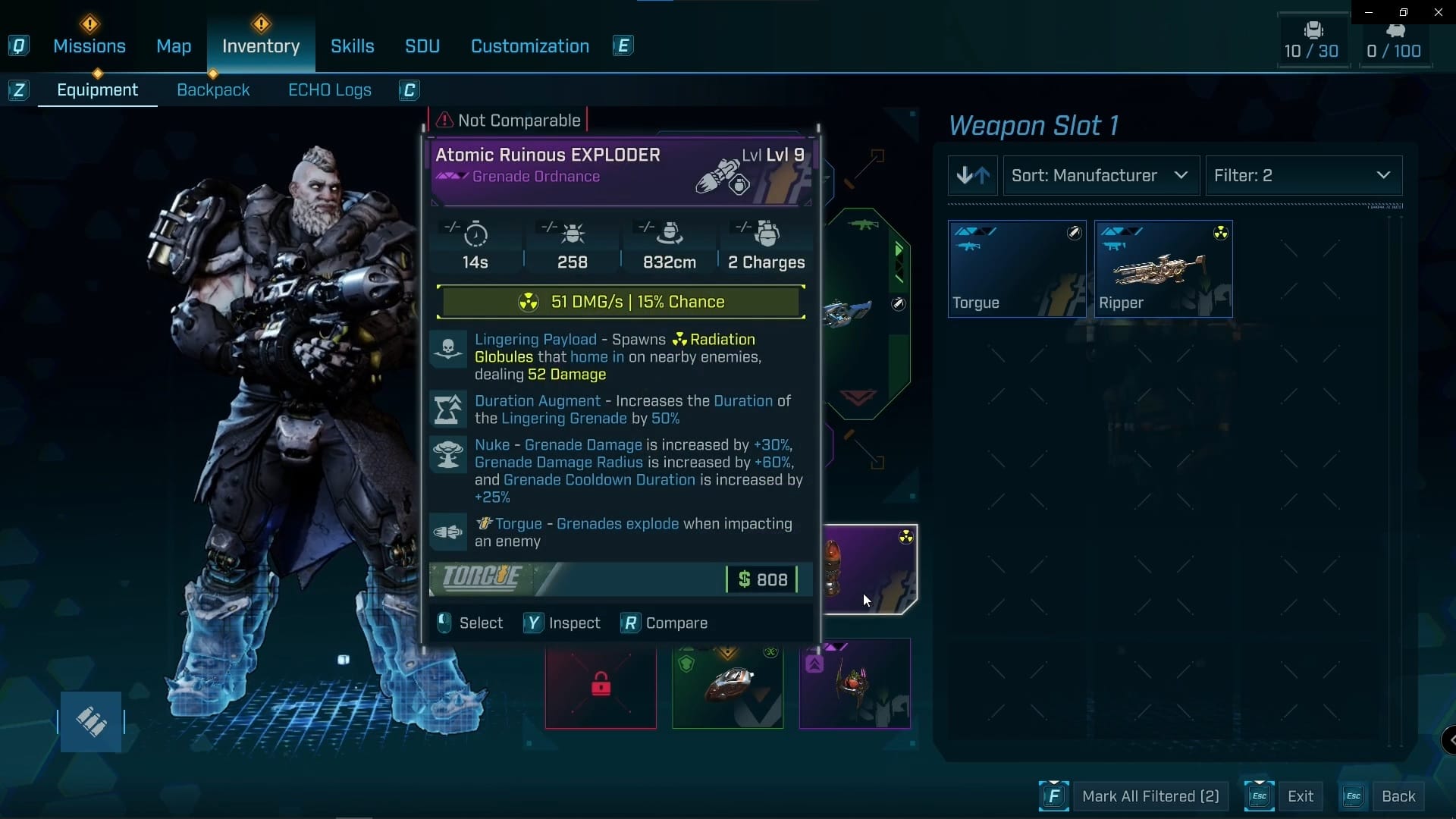
Task: Switch to the Map tab
Action: click(174, 46)
